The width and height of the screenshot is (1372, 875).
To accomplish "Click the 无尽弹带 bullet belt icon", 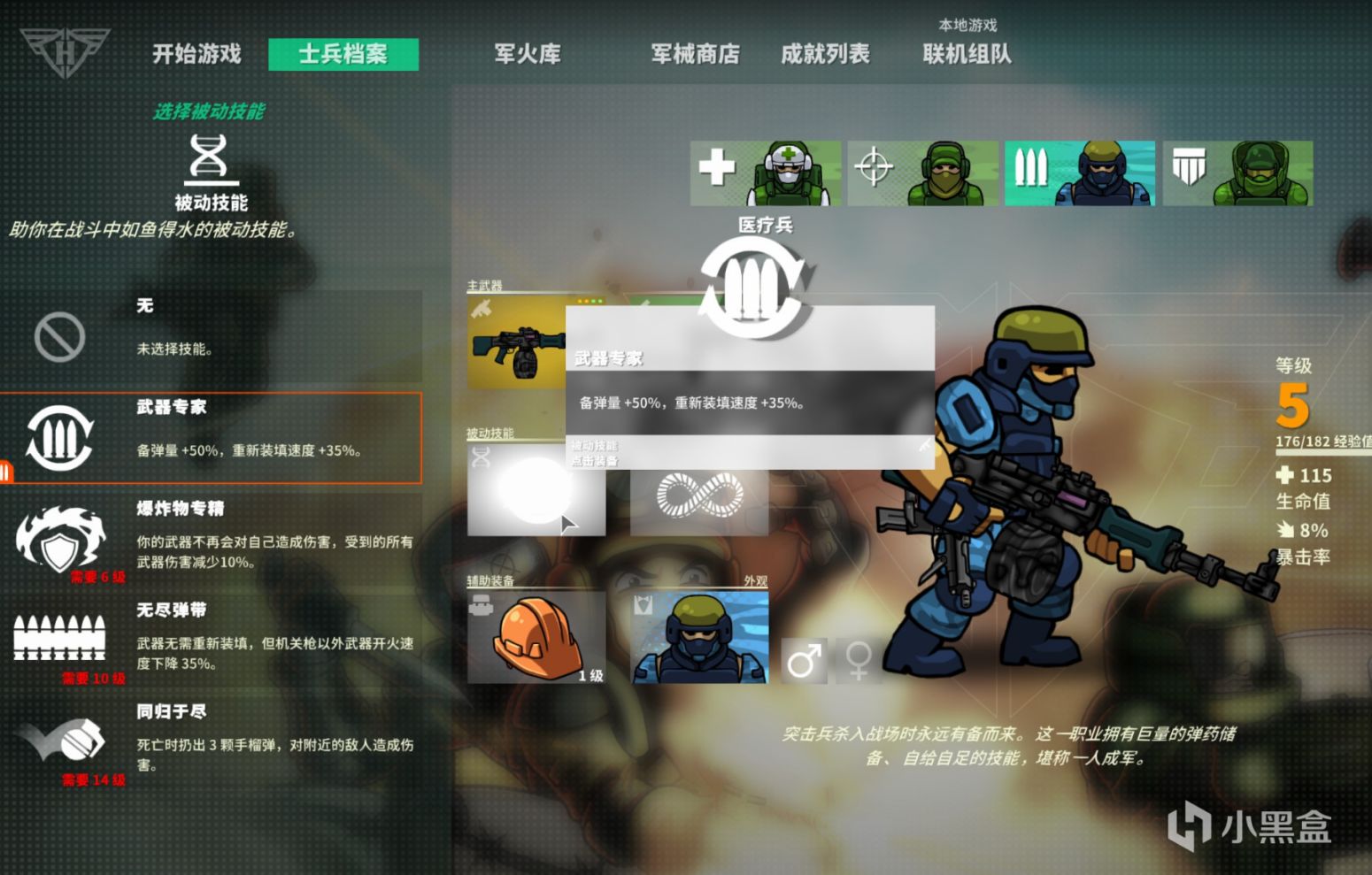I will 59,639.
